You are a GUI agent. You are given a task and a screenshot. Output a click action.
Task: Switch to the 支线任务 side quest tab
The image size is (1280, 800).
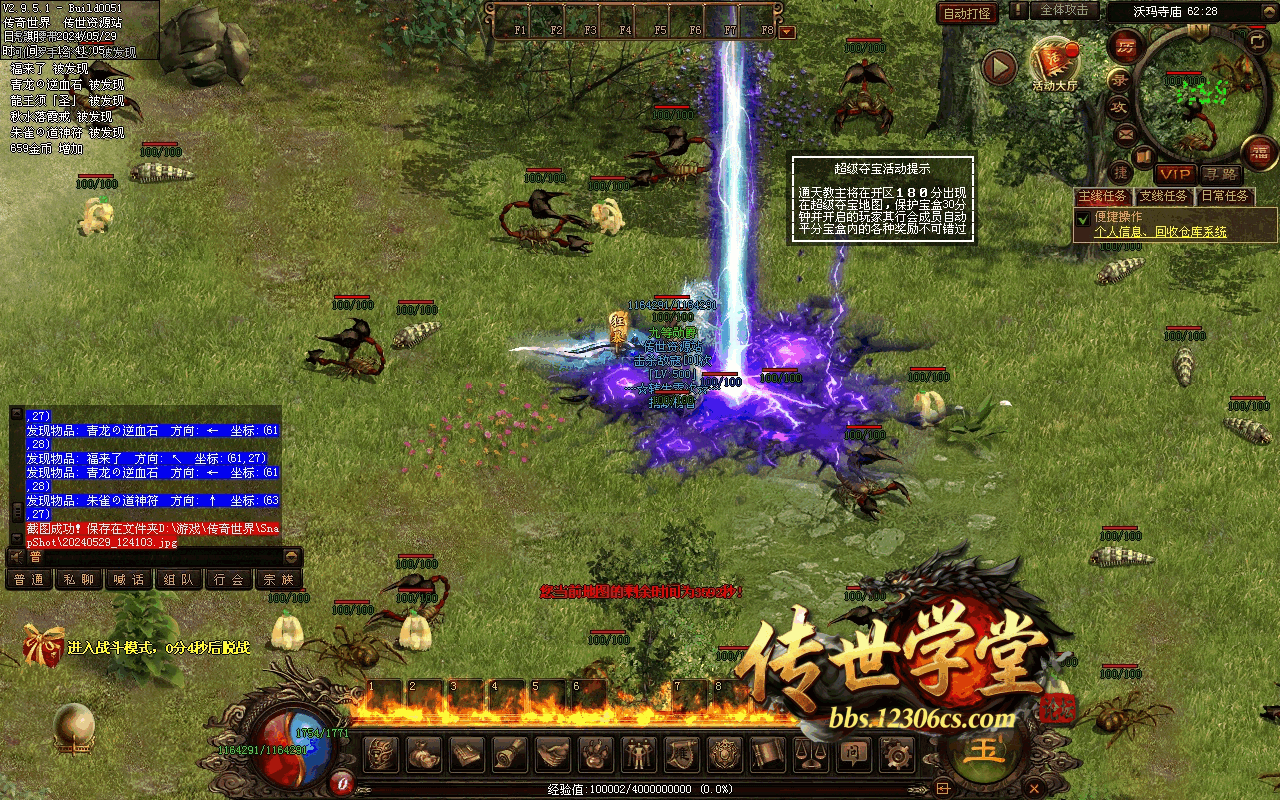pyautogui.click(x=1164, y=196)
